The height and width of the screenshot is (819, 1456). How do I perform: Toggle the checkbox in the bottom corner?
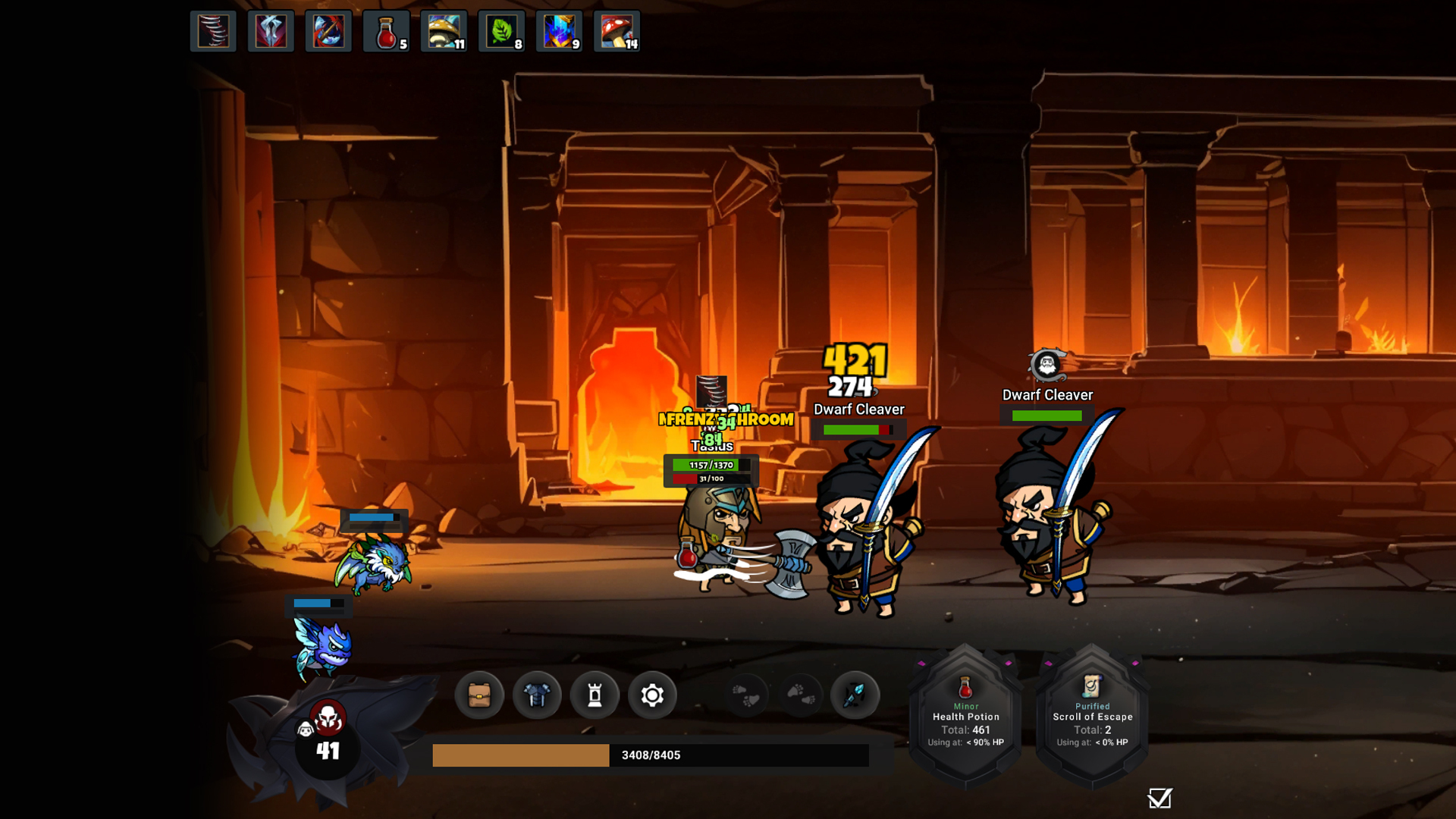click(1159, 799)
